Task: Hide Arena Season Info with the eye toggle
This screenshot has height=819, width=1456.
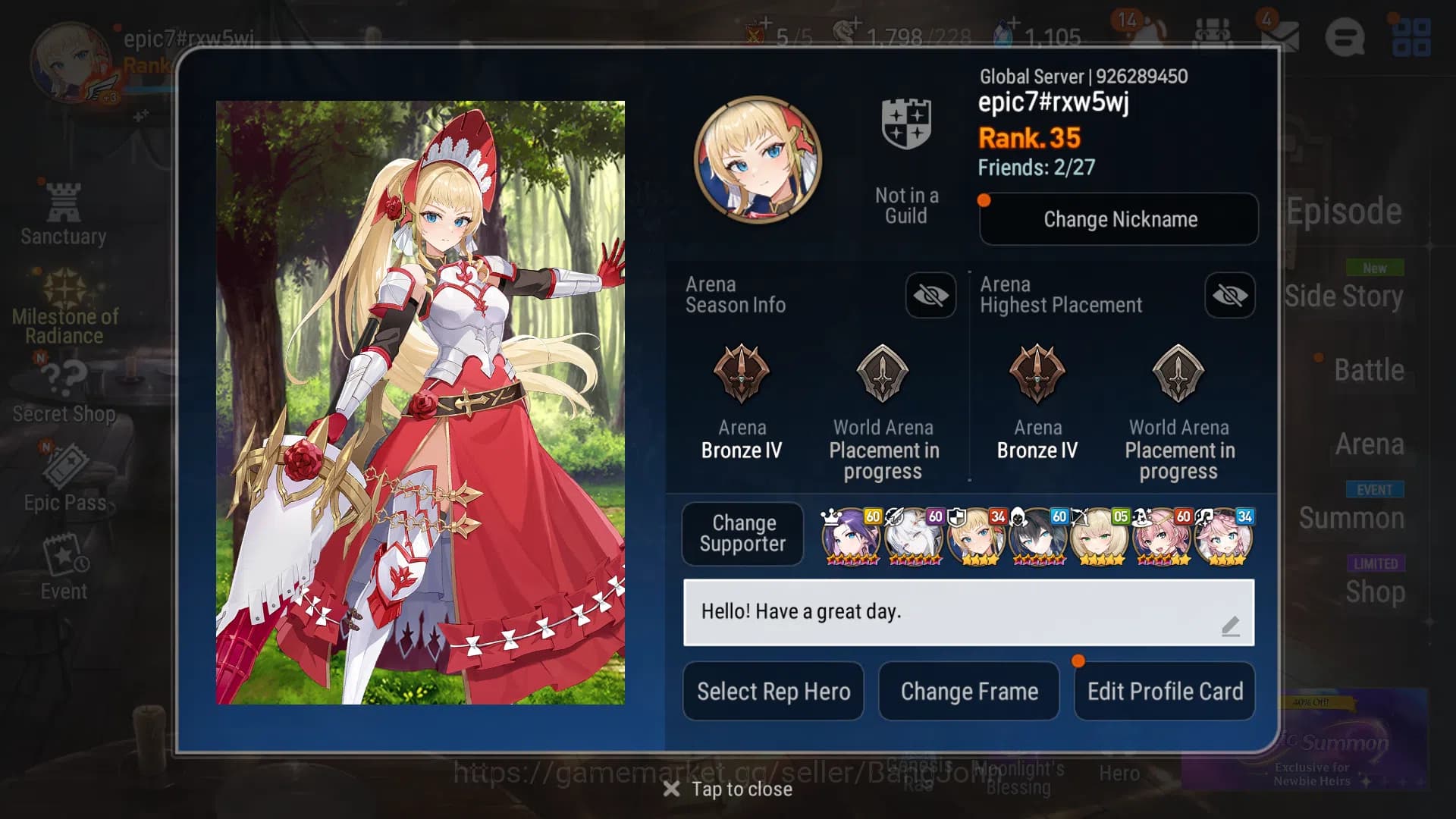Action: pyautogui.click(x=931, y=296)
